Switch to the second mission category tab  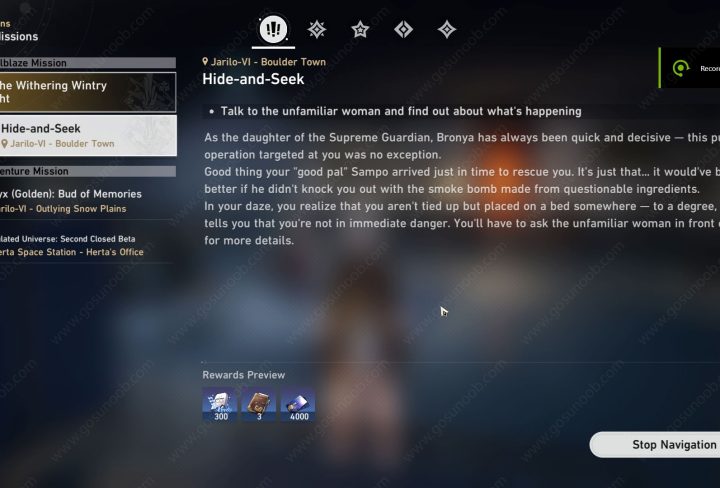click(x=317, y=30)
